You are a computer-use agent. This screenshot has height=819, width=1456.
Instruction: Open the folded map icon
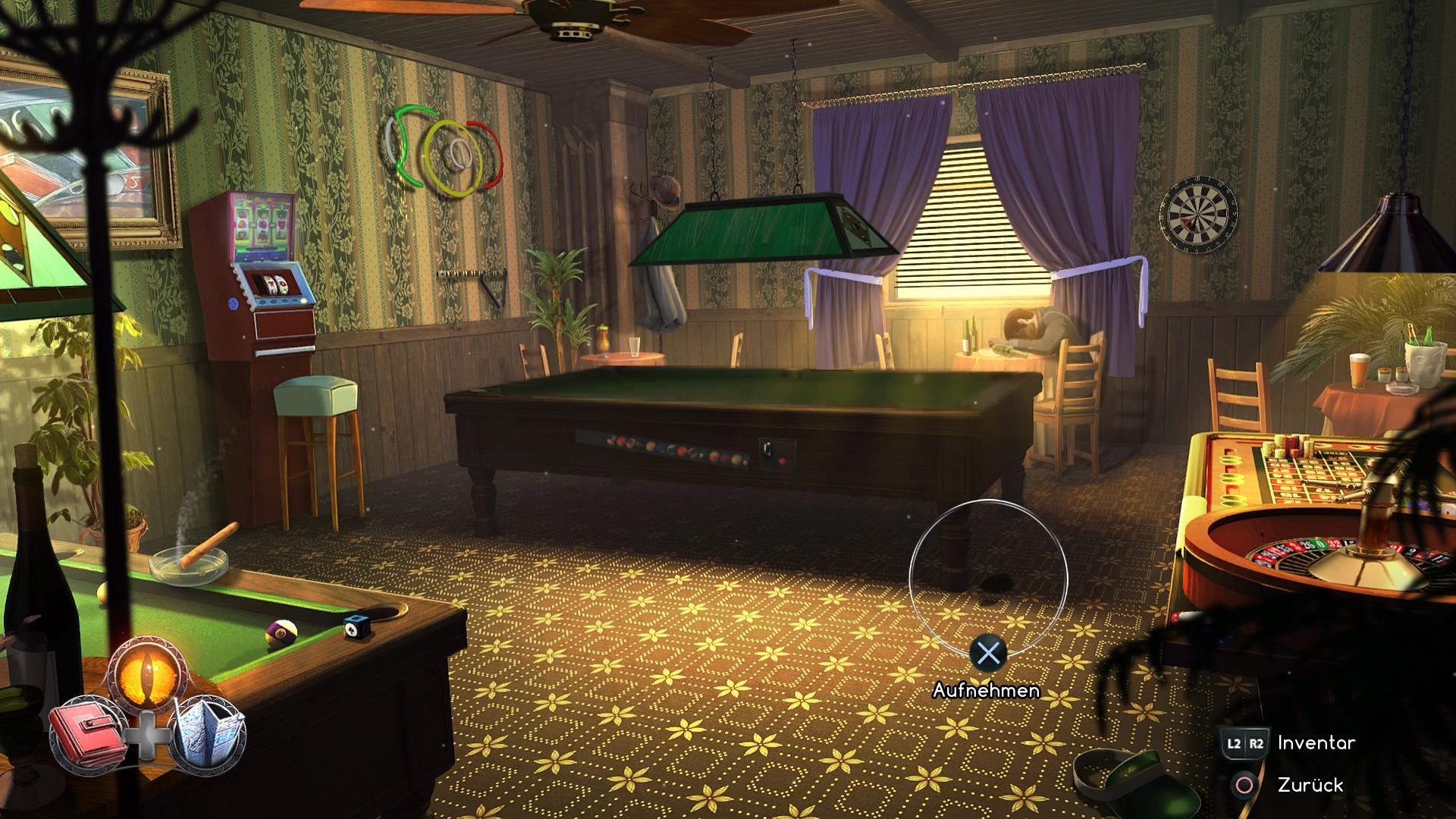208,732
